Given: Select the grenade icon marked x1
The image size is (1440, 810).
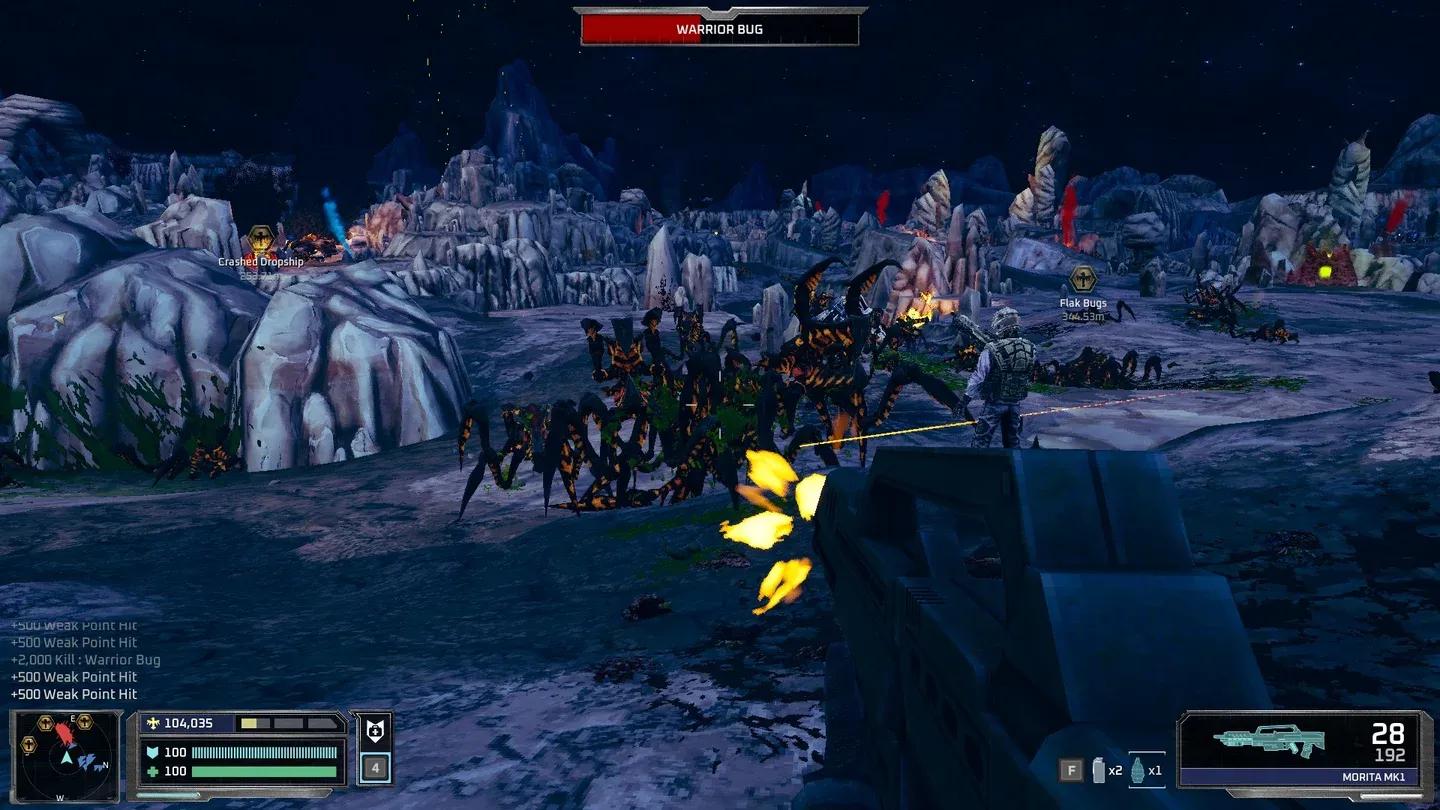Looking at the screenshot, I should [1139, 768].
